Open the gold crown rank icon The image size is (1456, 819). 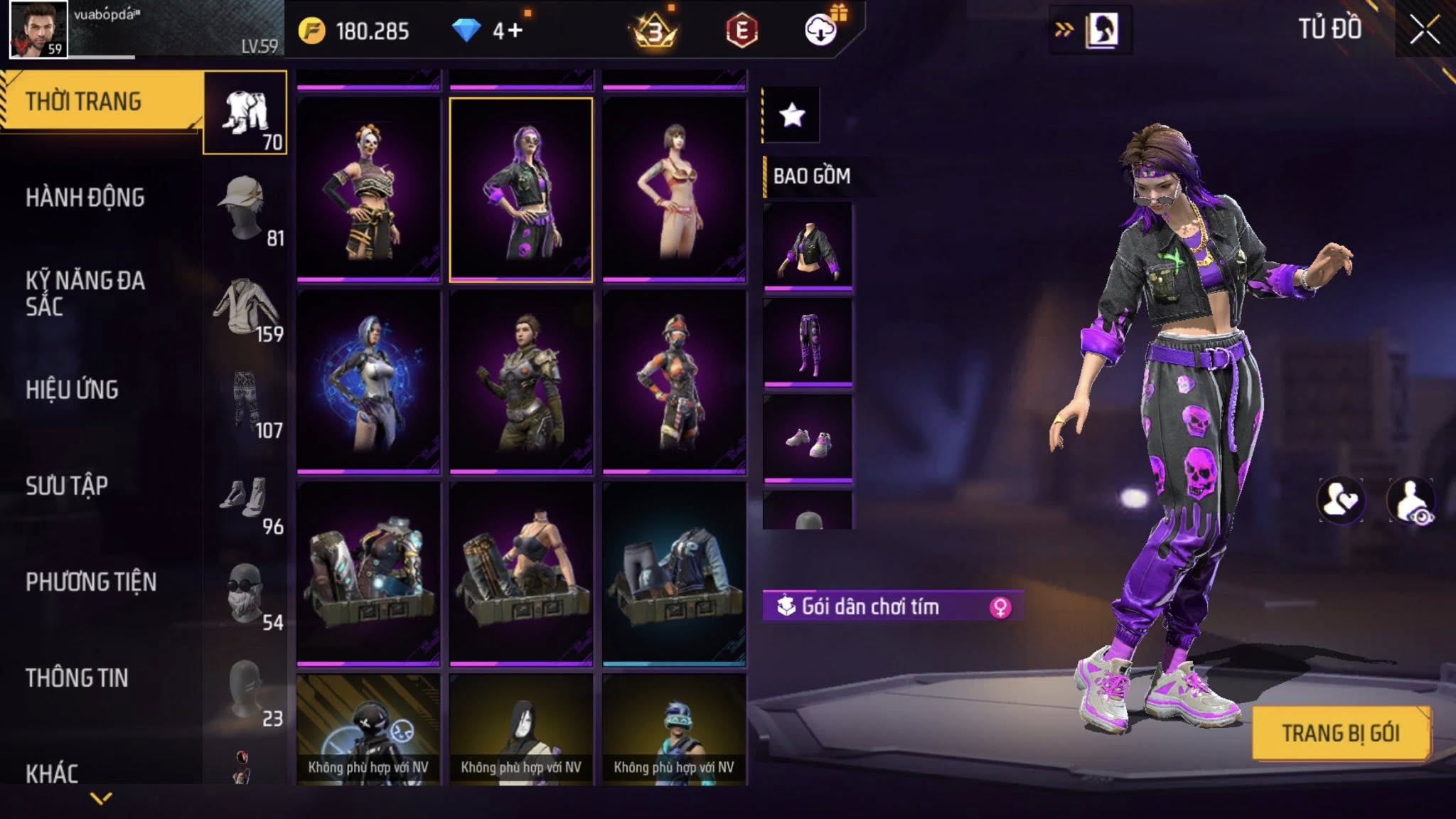pyautogui.click(x=654, y=31)
